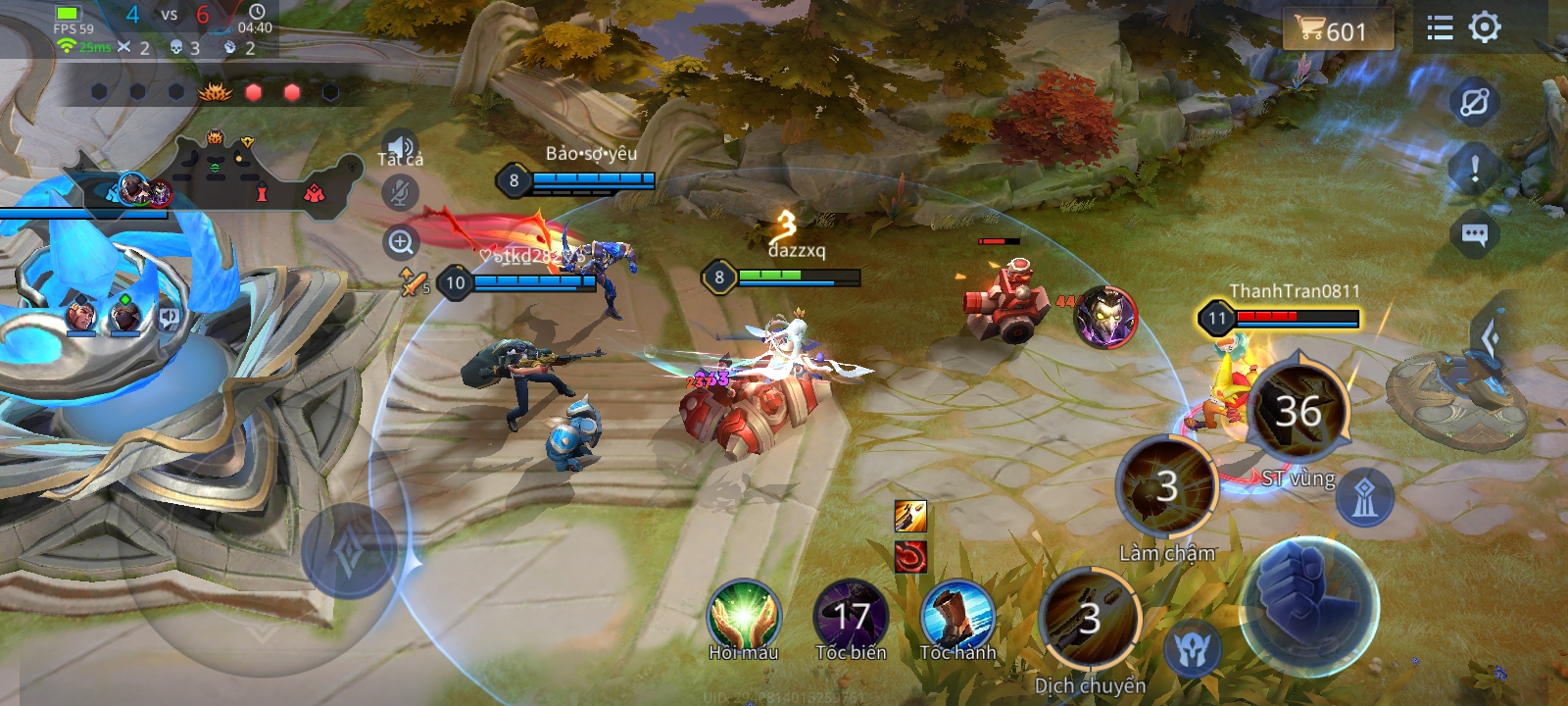Toggle the muted microphone button
Screen dimensions: 1568x706
pyautogui.click(x=399, y=192)
